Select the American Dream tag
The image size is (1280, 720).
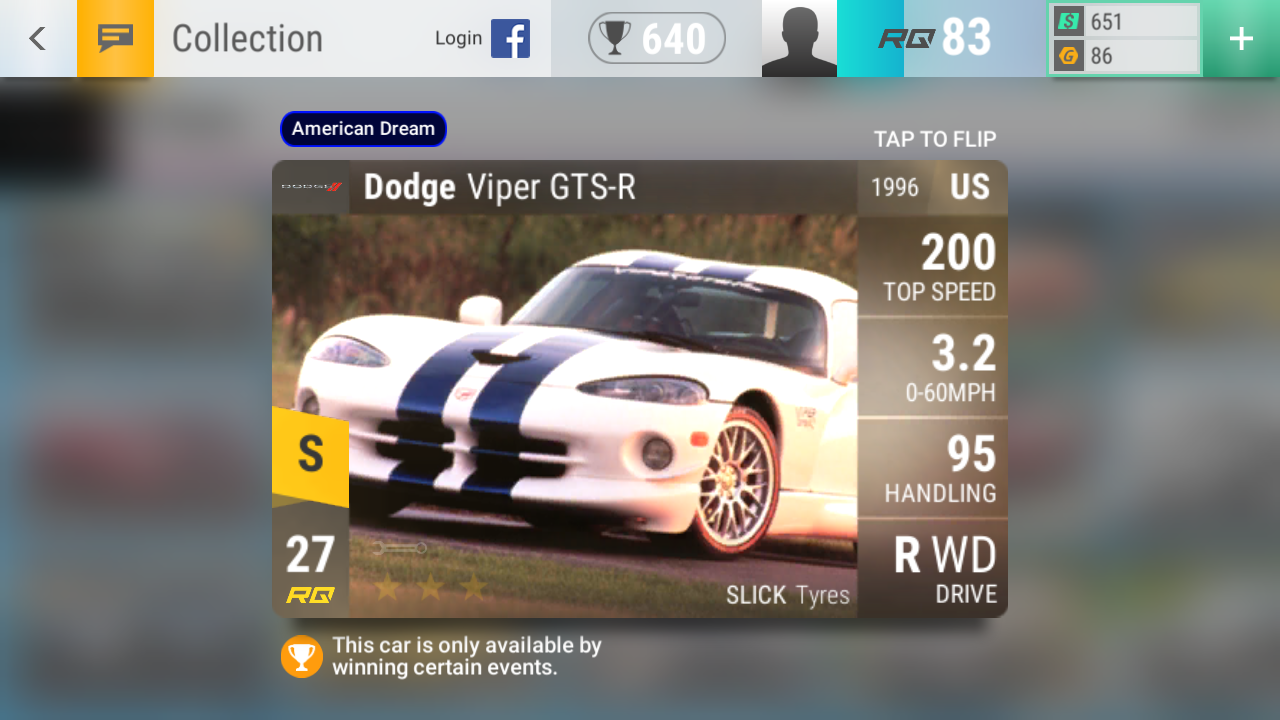[x=363, y=129]
